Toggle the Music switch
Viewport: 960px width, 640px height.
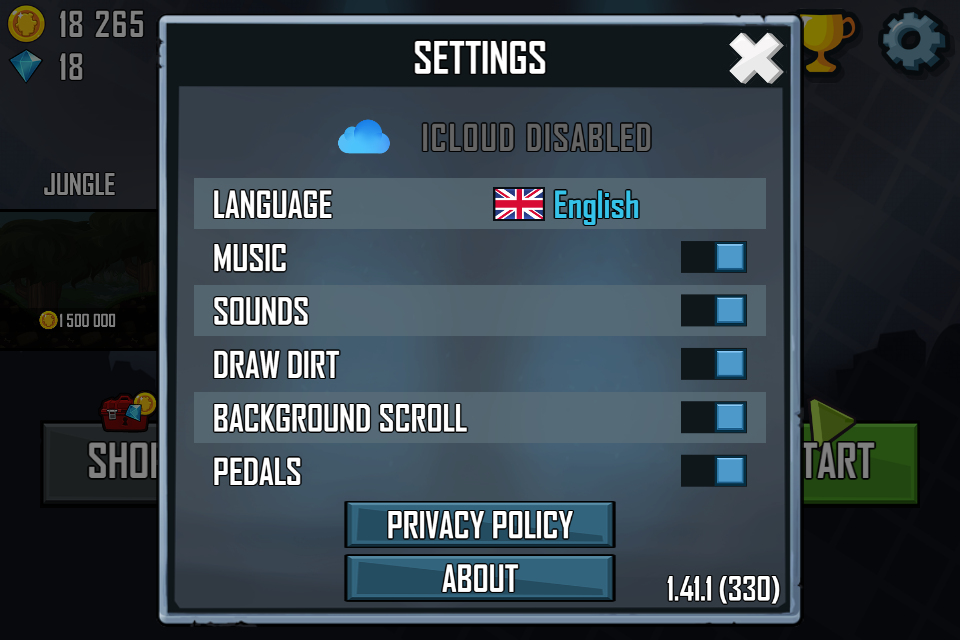[x=714, y=258]
